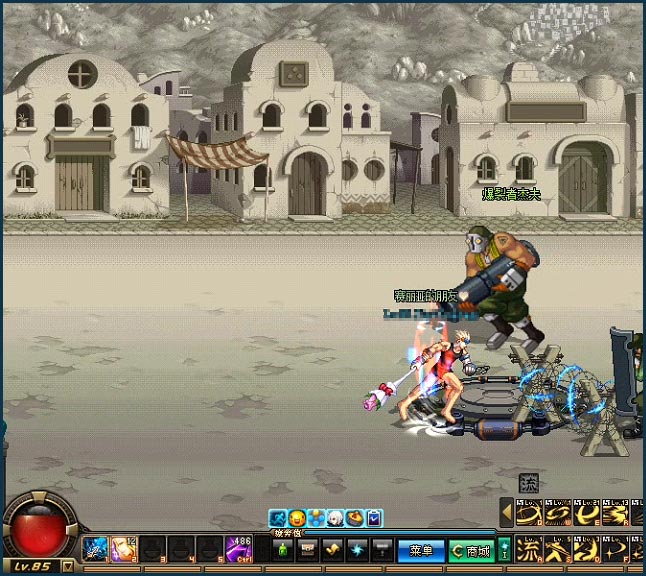This screenshot has width=646, height=576.
Task: Collapse the skill bar with the left arrow
Action: click(x=506, y=514)
